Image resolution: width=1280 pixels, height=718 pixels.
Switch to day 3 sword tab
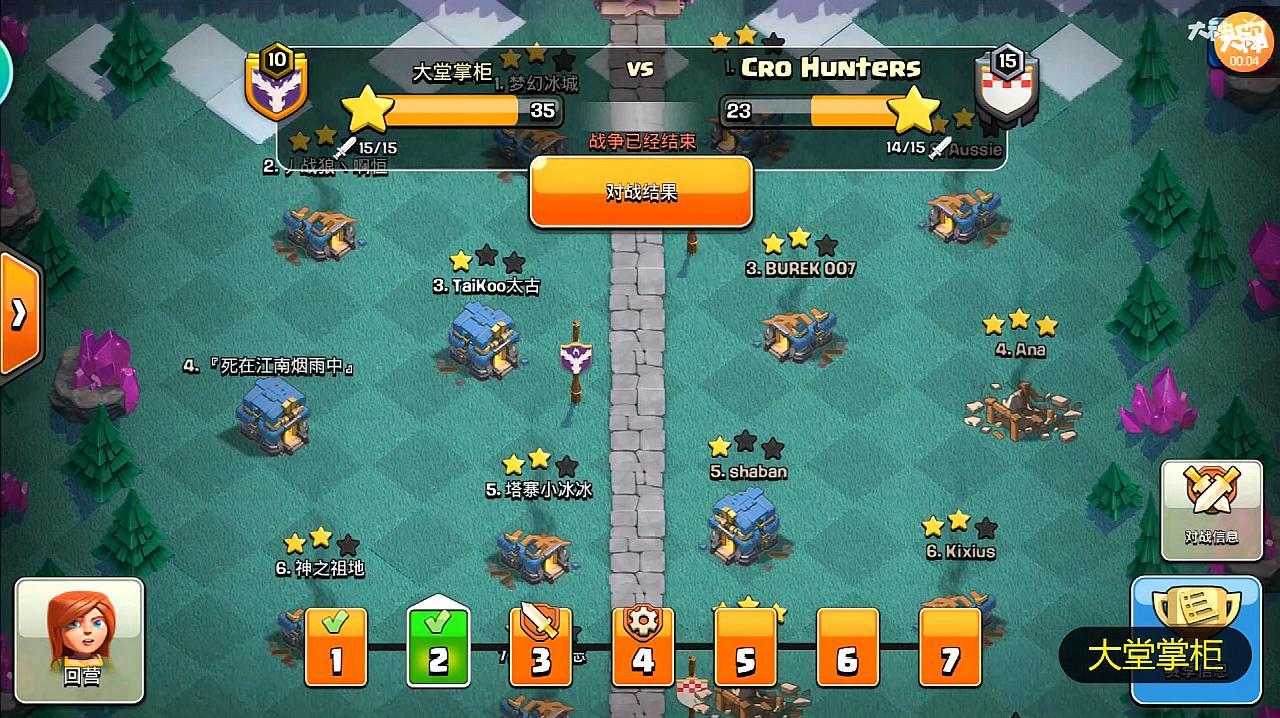540,647
